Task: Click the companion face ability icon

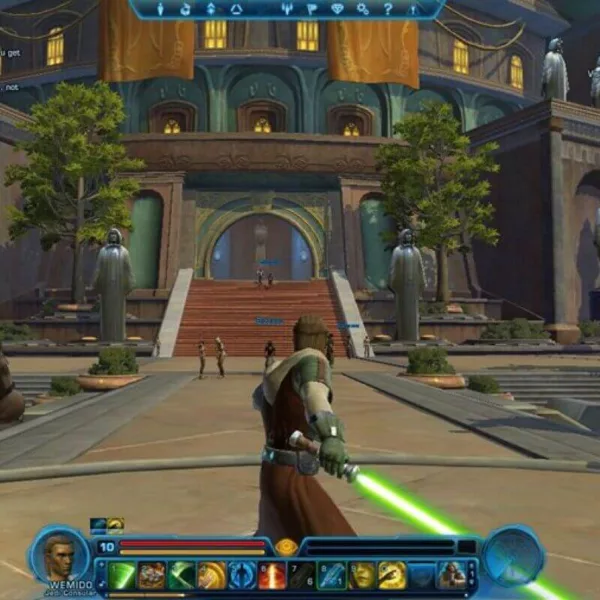Action: pyautogui.click(x=362, y=575)
